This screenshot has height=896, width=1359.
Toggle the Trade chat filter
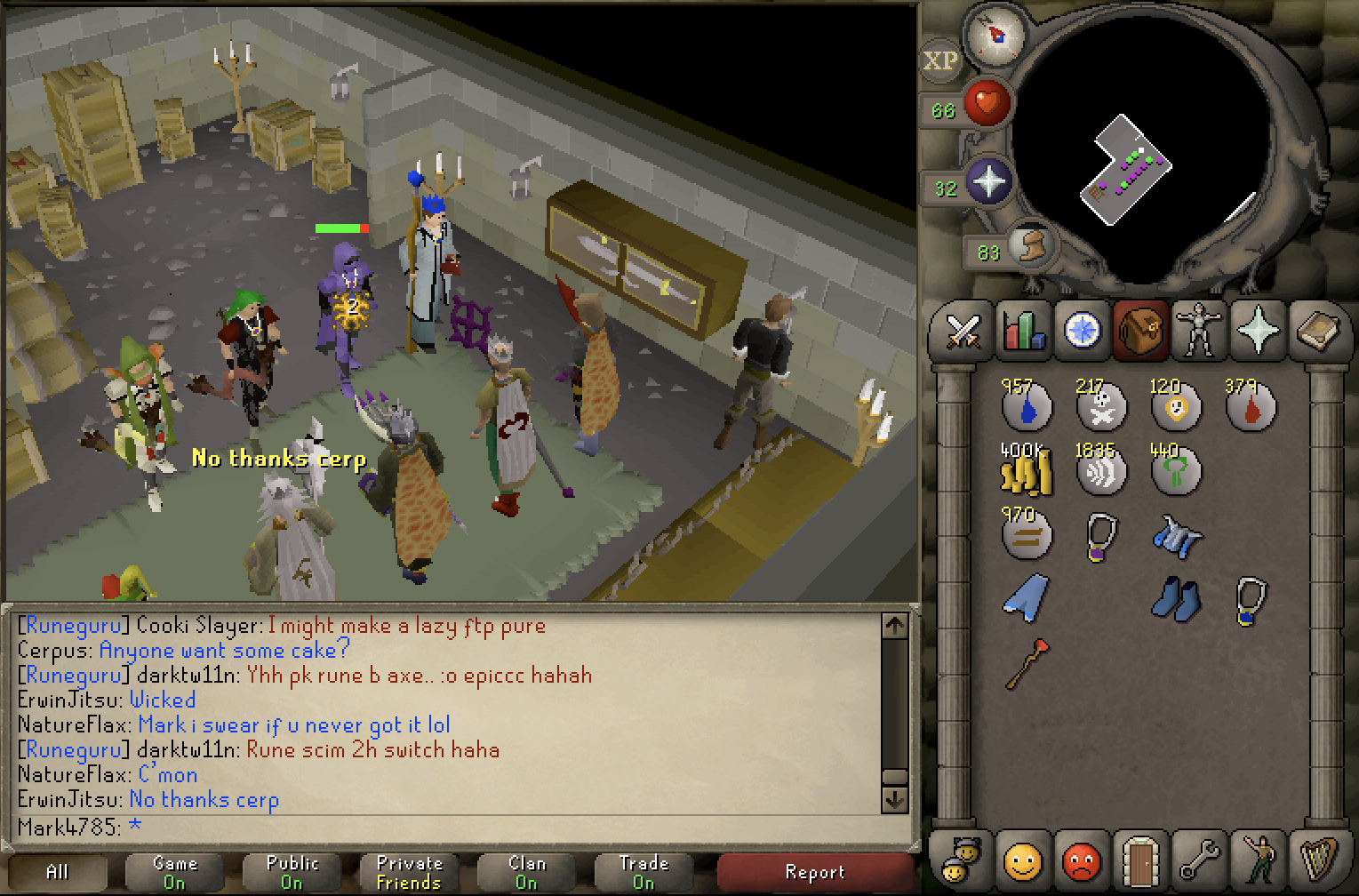pyautogui.click(x=644, y=872)
